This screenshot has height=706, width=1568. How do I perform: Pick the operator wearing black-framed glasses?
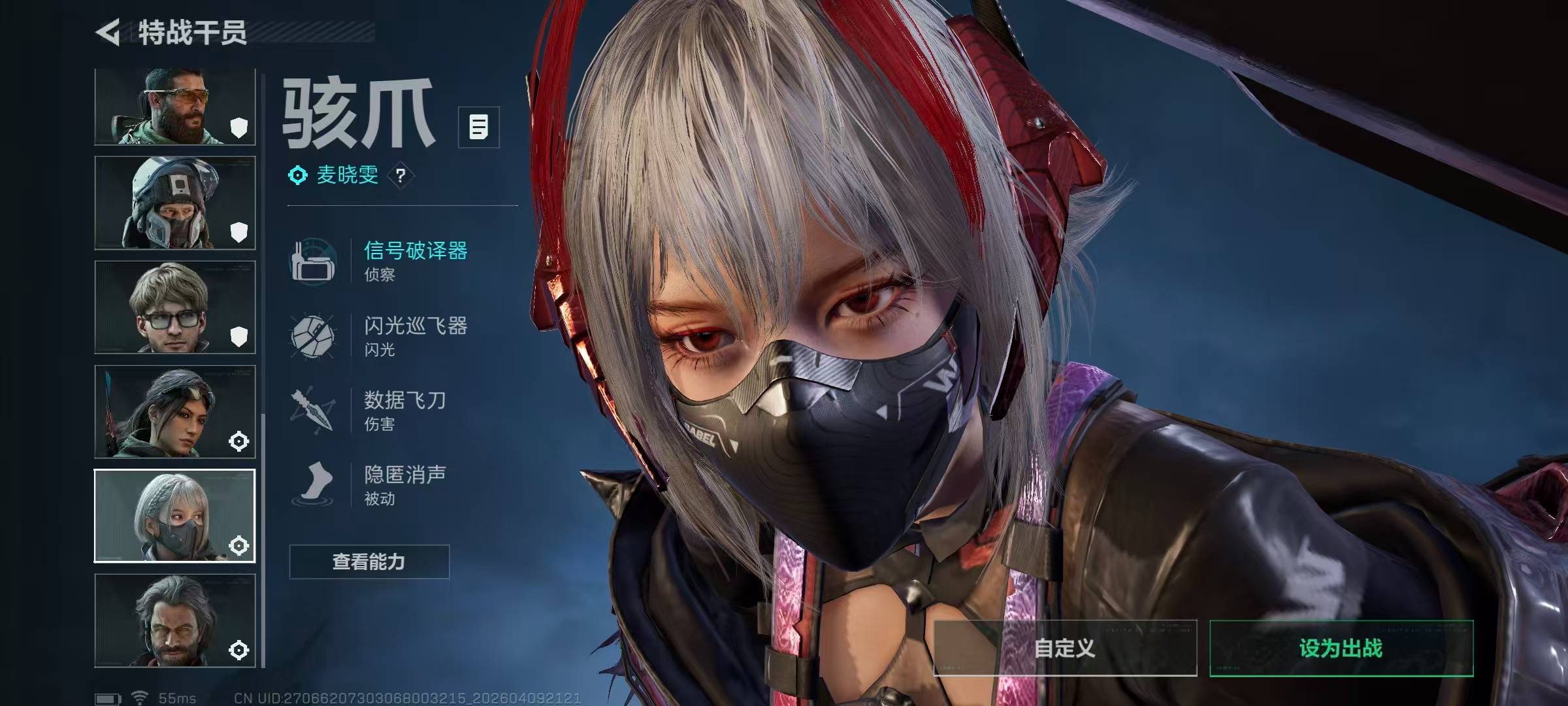pyautogui.click(x=174, y=307)
